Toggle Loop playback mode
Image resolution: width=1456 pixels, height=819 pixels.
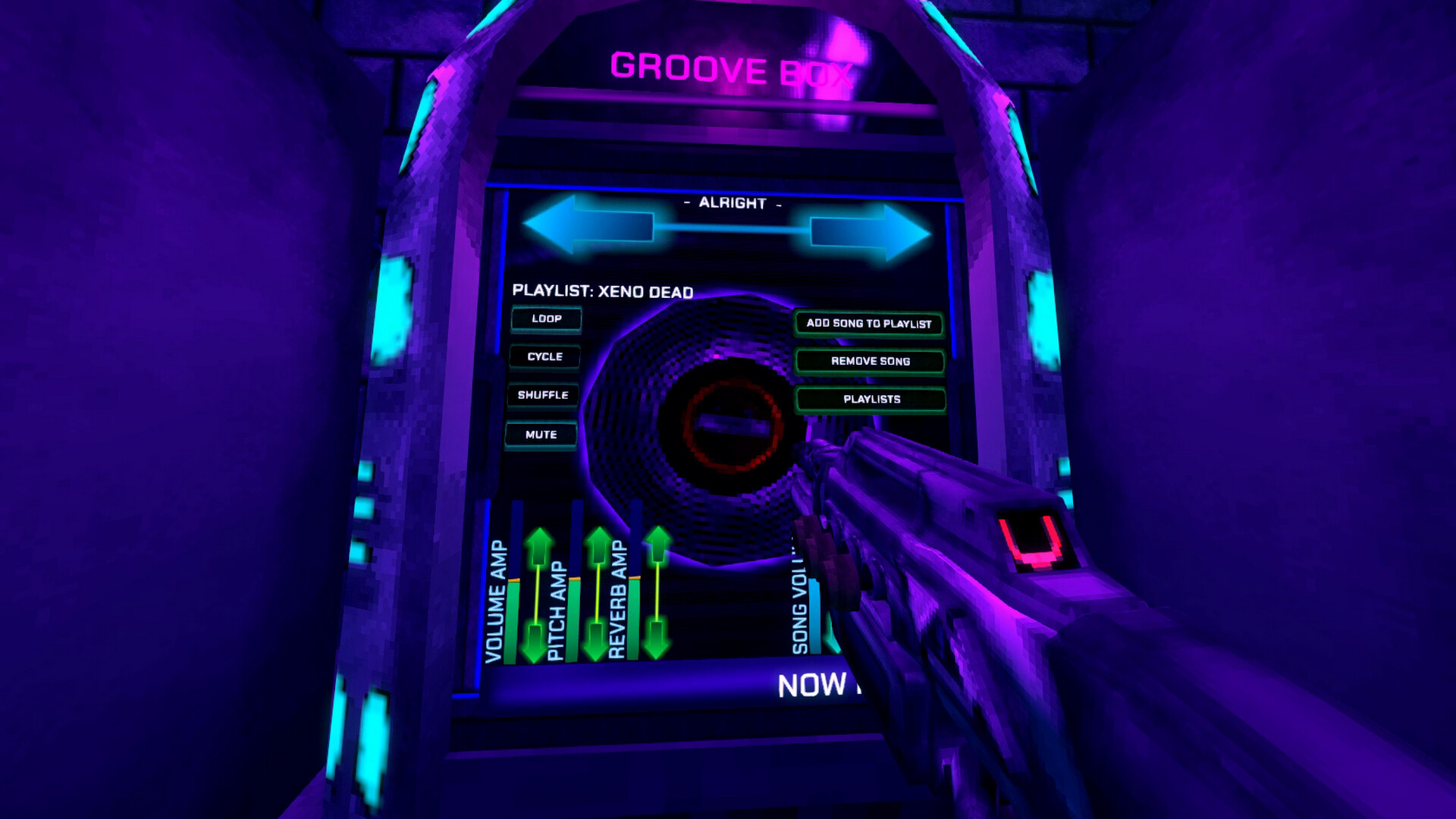(546, 319)
